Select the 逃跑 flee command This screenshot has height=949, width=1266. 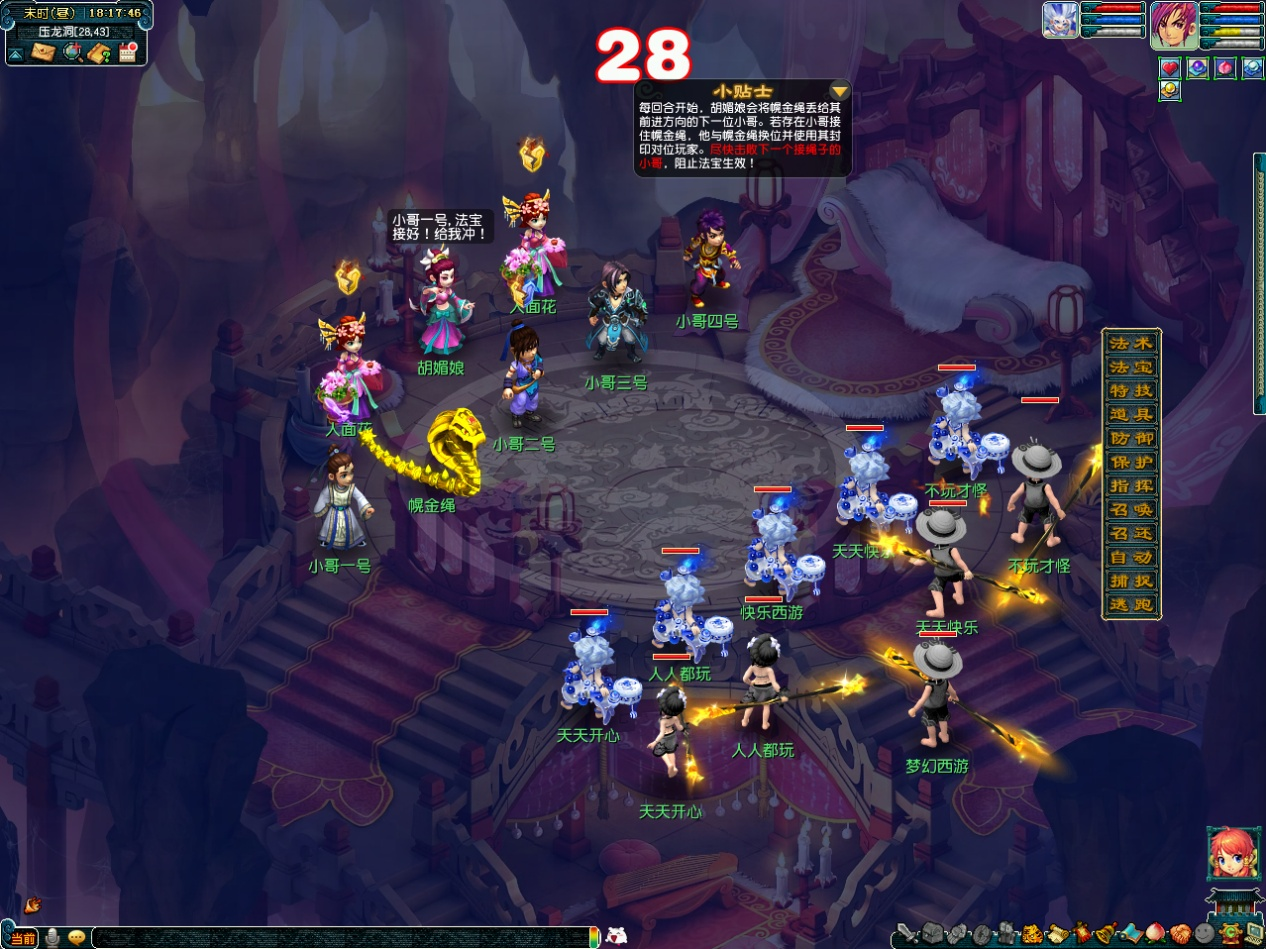(x=1131, y=605)
